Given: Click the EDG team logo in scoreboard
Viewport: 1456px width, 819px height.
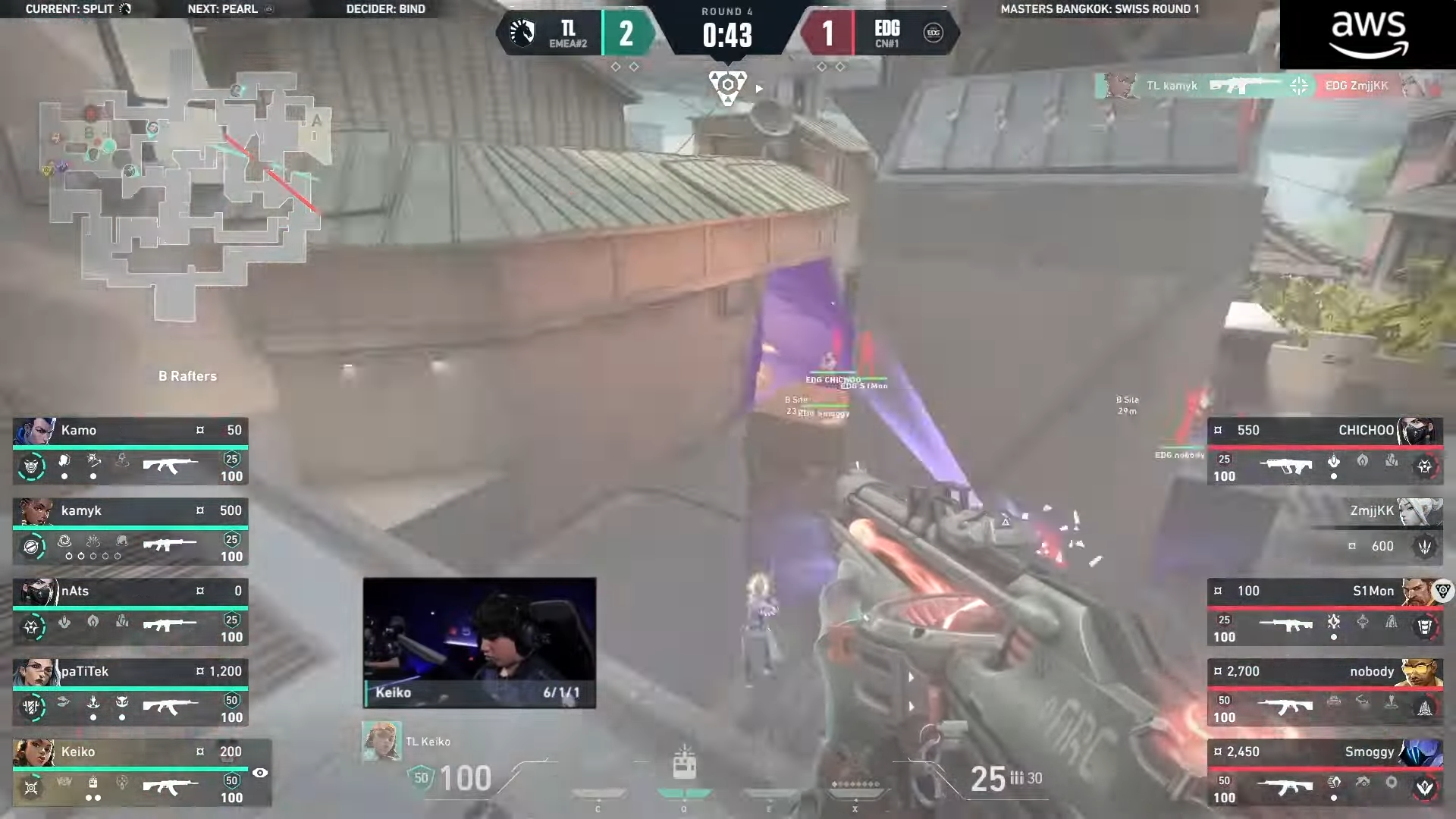Looking at the screenshot, I should coord(934,33).
